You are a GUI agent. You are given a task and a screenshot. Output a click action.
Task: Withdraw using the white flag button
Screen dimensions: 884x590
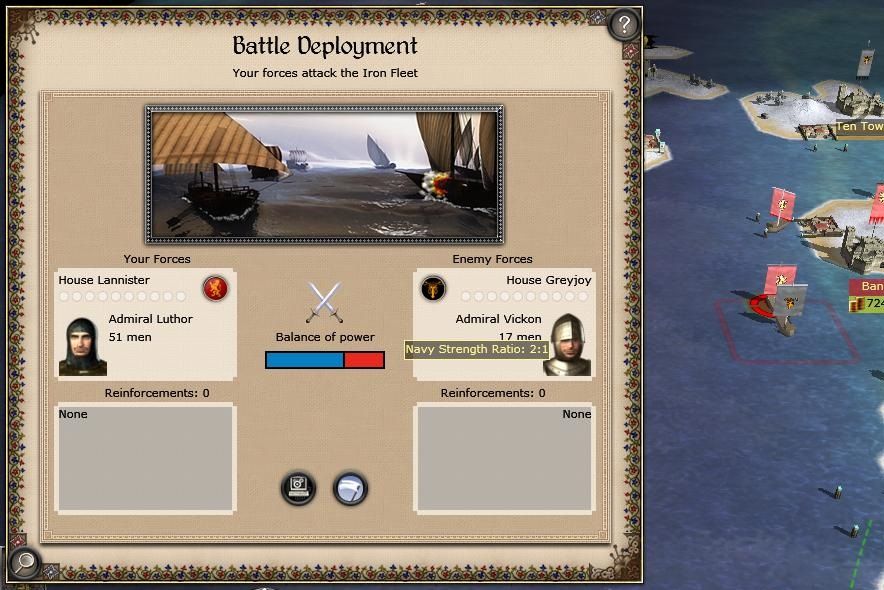click(350, 488)
